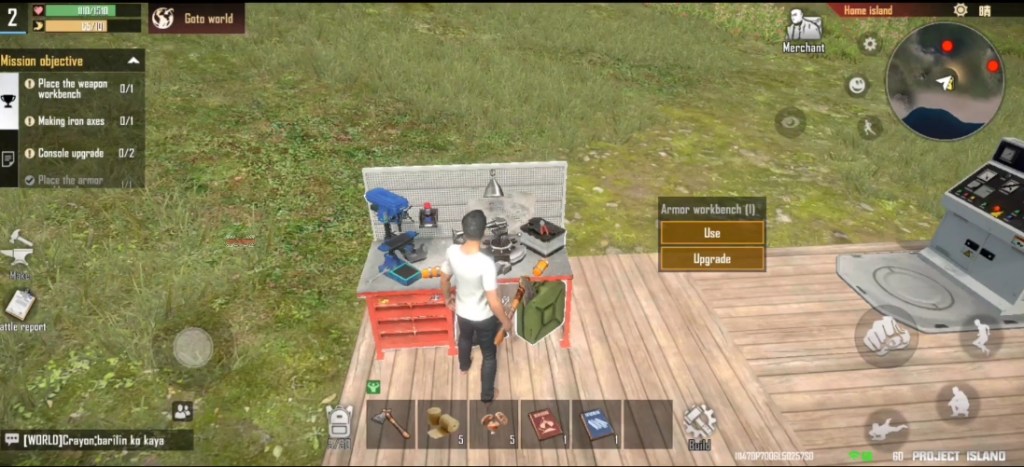Open the smiley emote menu
Image resolution: width=1024 pixels, height=467 pixels.
point(857,85)
